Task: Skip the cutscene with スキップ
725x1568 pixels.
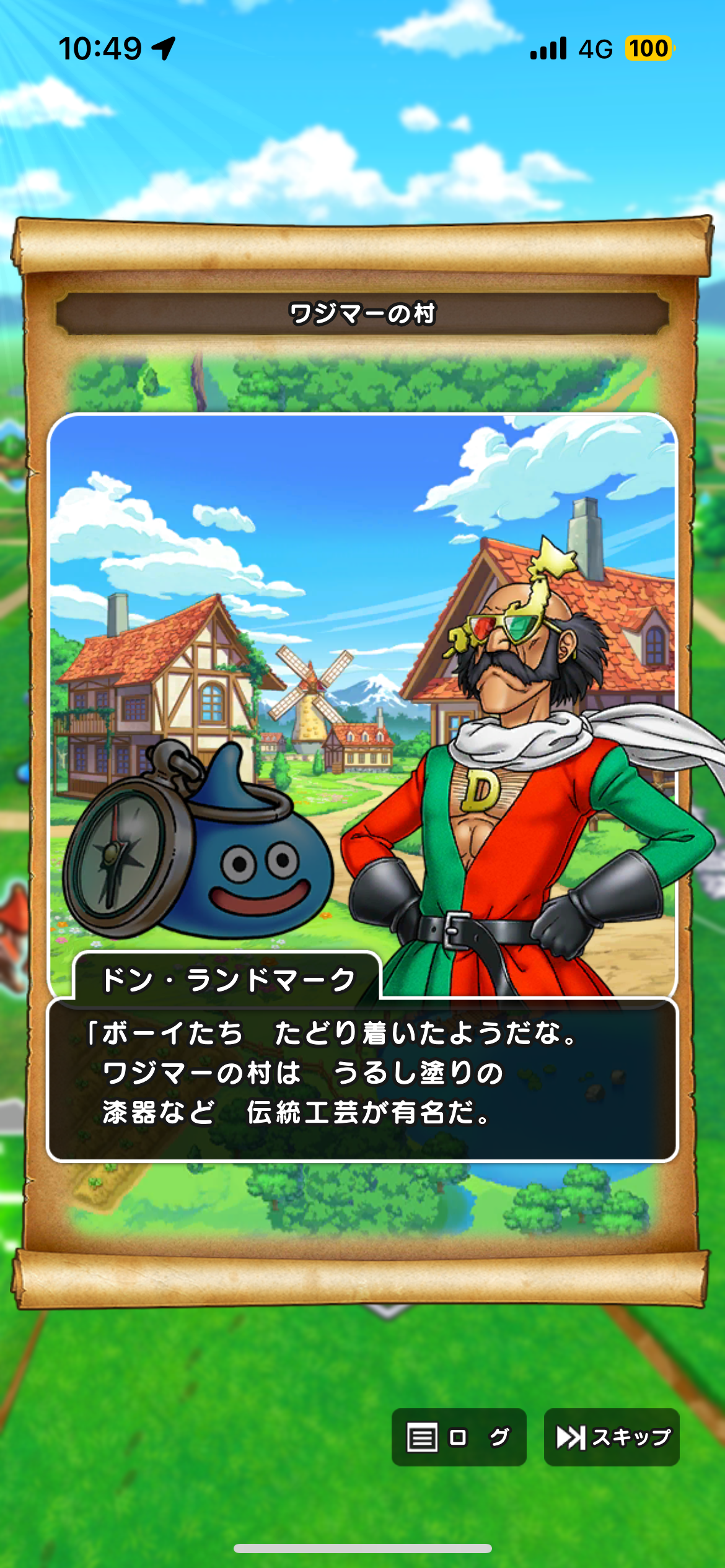Action: coord(612,1437)
